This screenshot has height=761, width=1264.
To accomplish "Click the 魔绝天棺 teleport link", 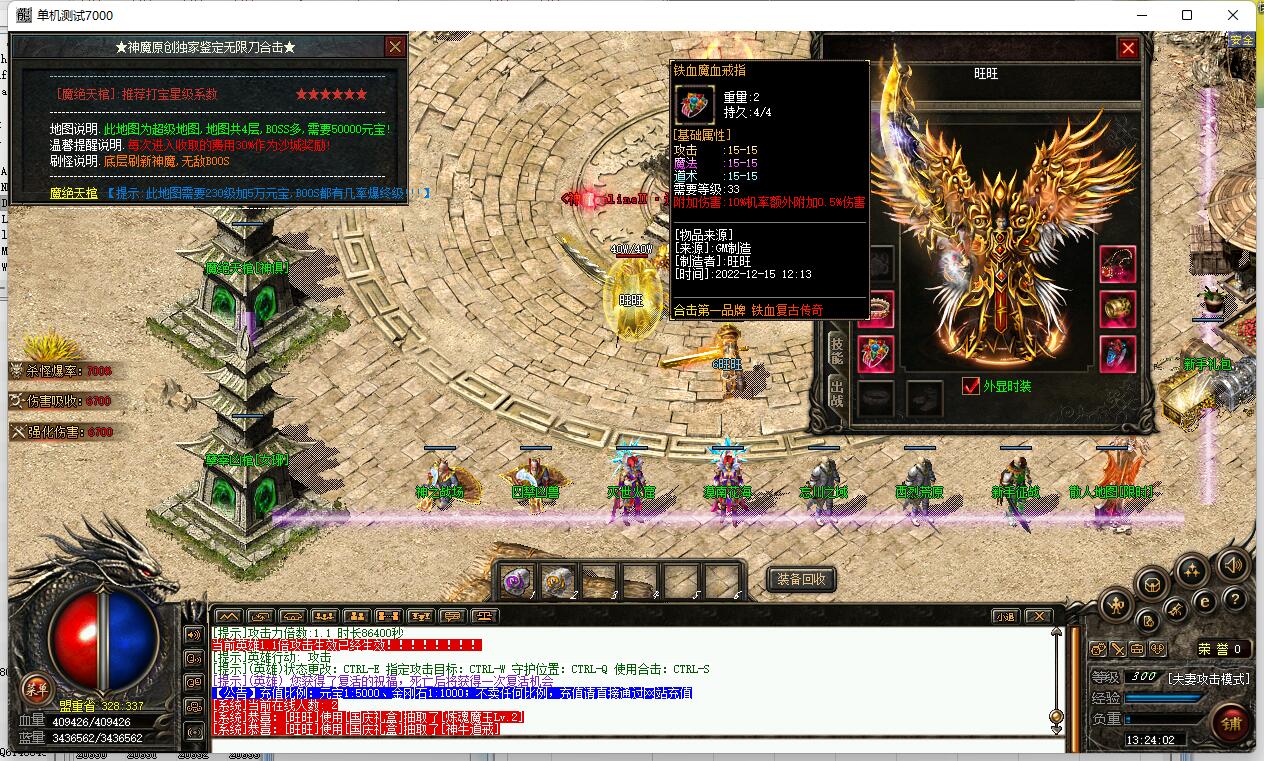I will point(74,193).
